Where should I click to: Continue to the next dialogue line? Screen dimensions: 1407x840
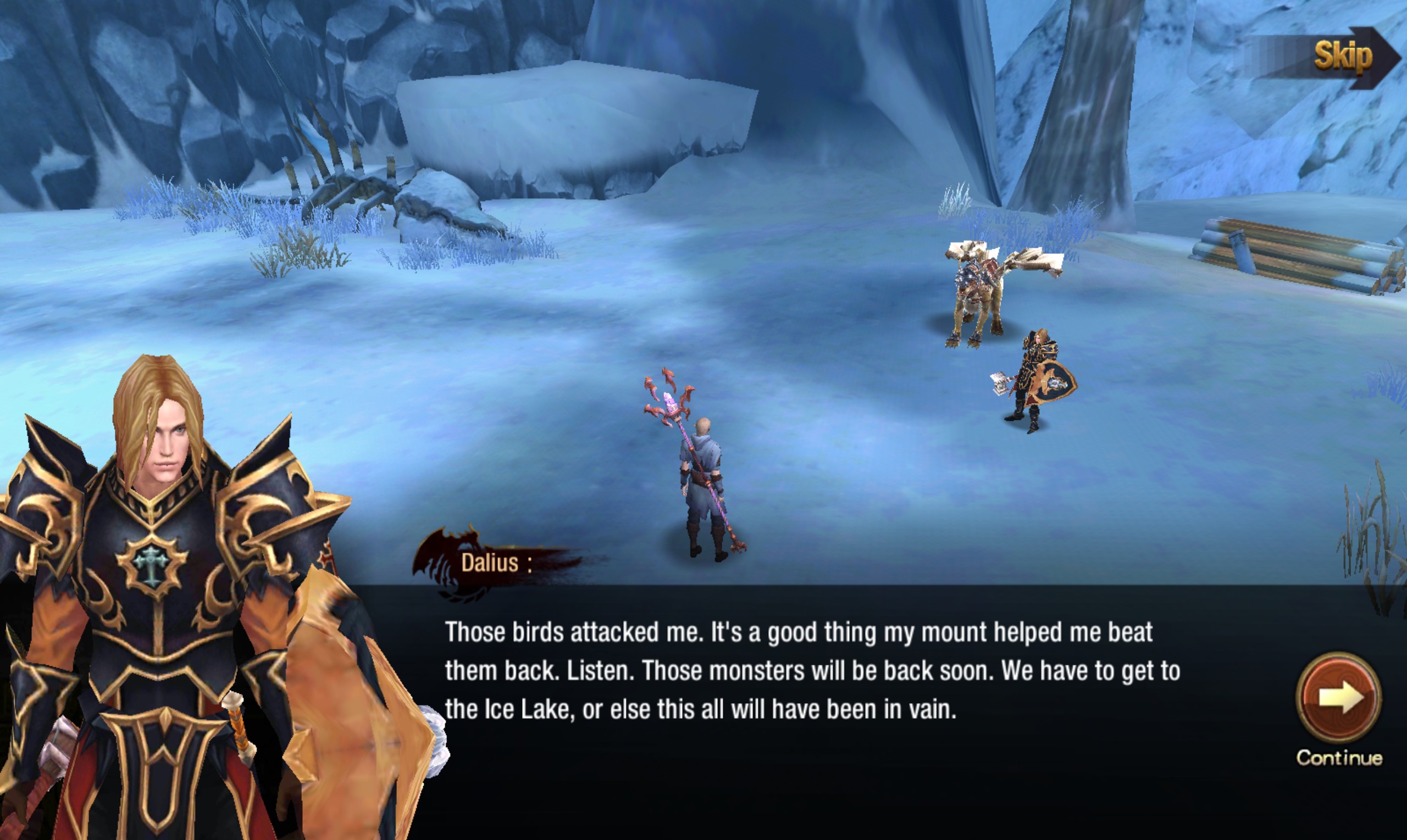[1338, 698]
